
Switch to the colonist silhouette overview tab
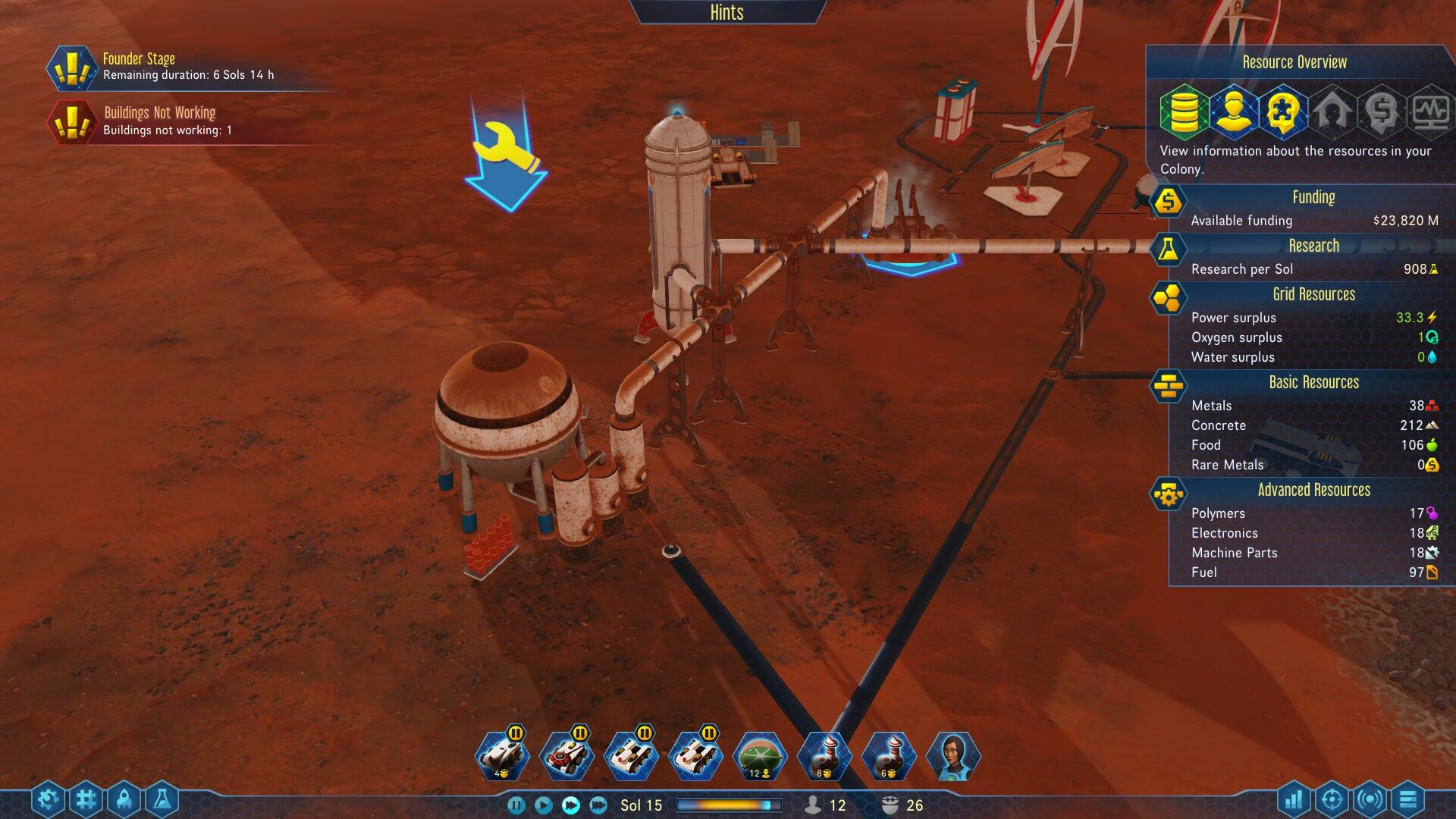pos(1234,111)
